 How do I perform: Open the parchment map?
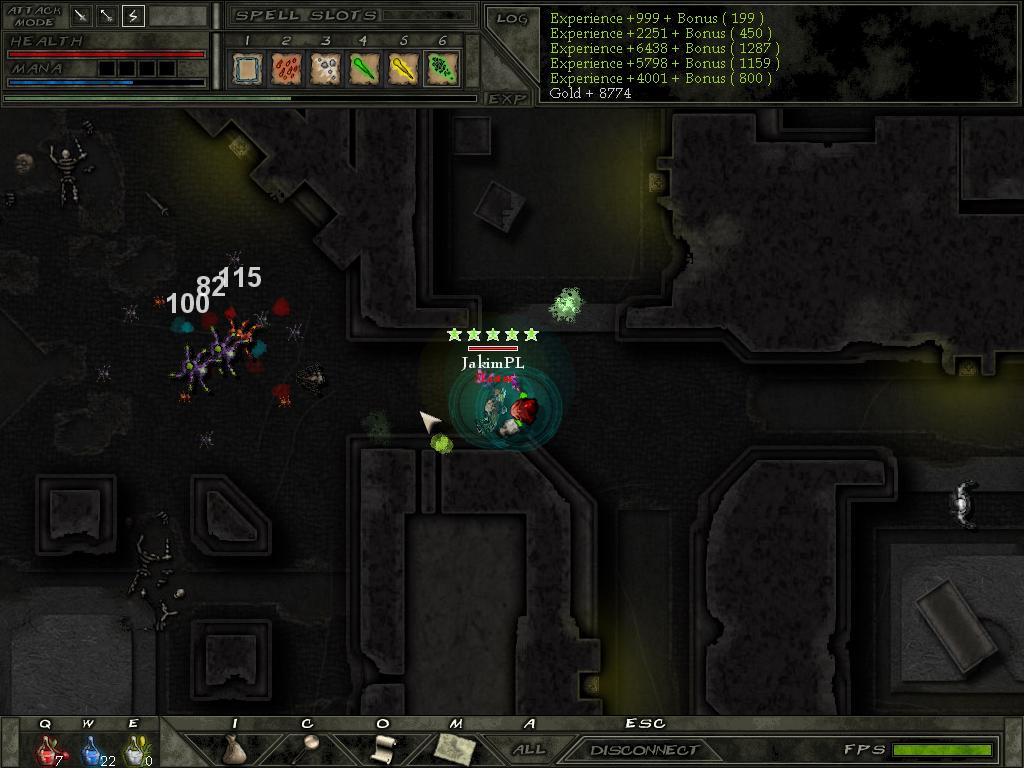[x=454, y=748]
